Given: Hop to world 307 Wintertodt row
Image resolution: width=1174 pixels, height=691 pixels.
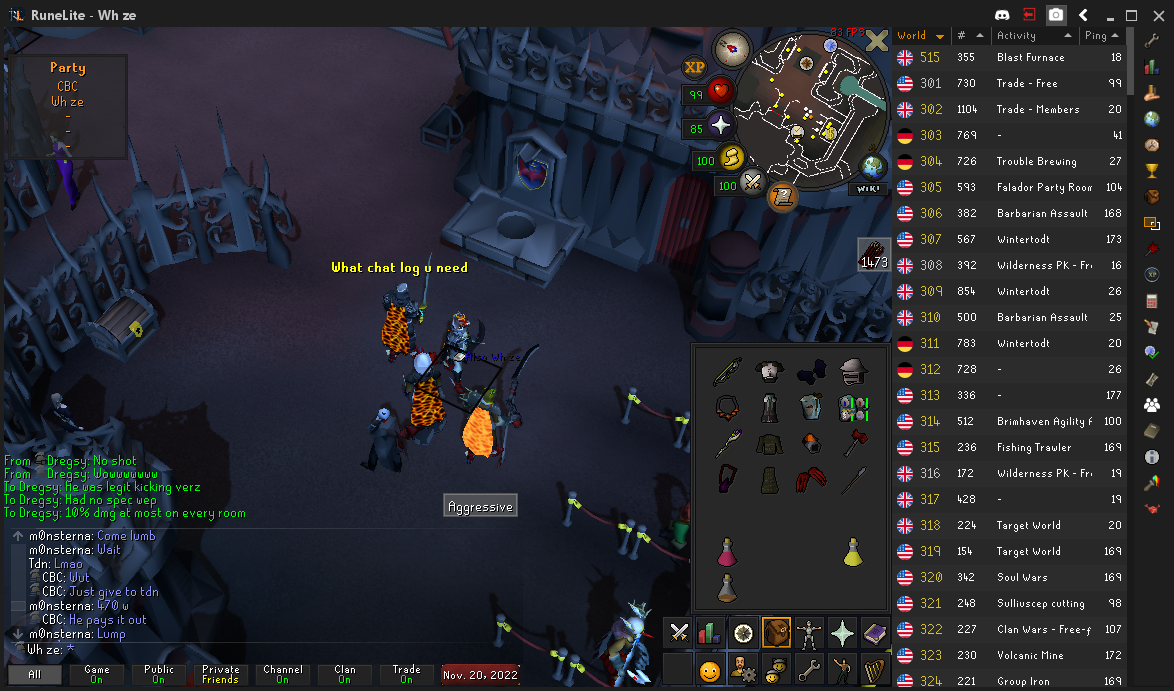Looking at the screenshot, I should click(1010, 239).
